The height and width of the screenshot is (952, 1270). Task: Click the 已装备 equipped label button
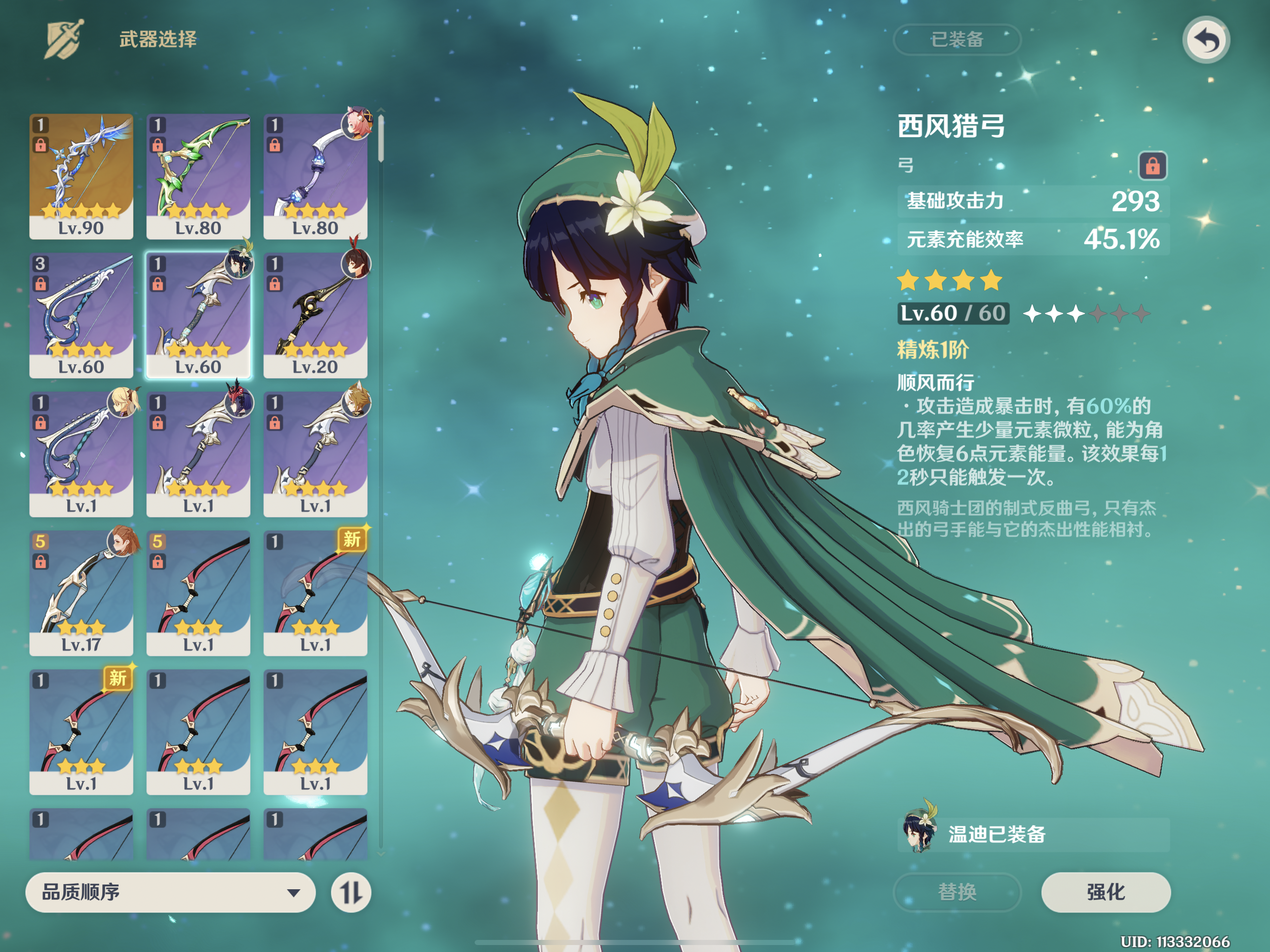pos(957,40)
